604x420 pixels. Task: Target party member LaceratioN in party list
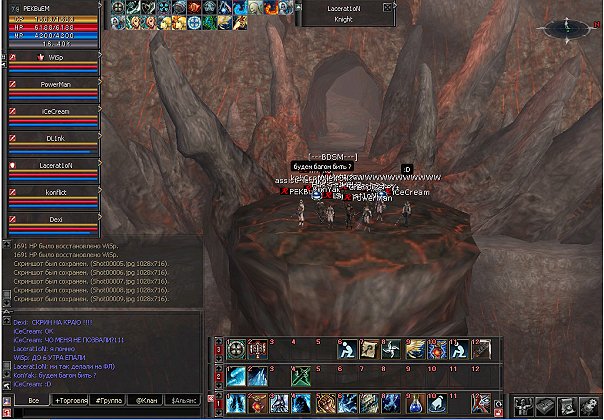[x=55, y=164]
